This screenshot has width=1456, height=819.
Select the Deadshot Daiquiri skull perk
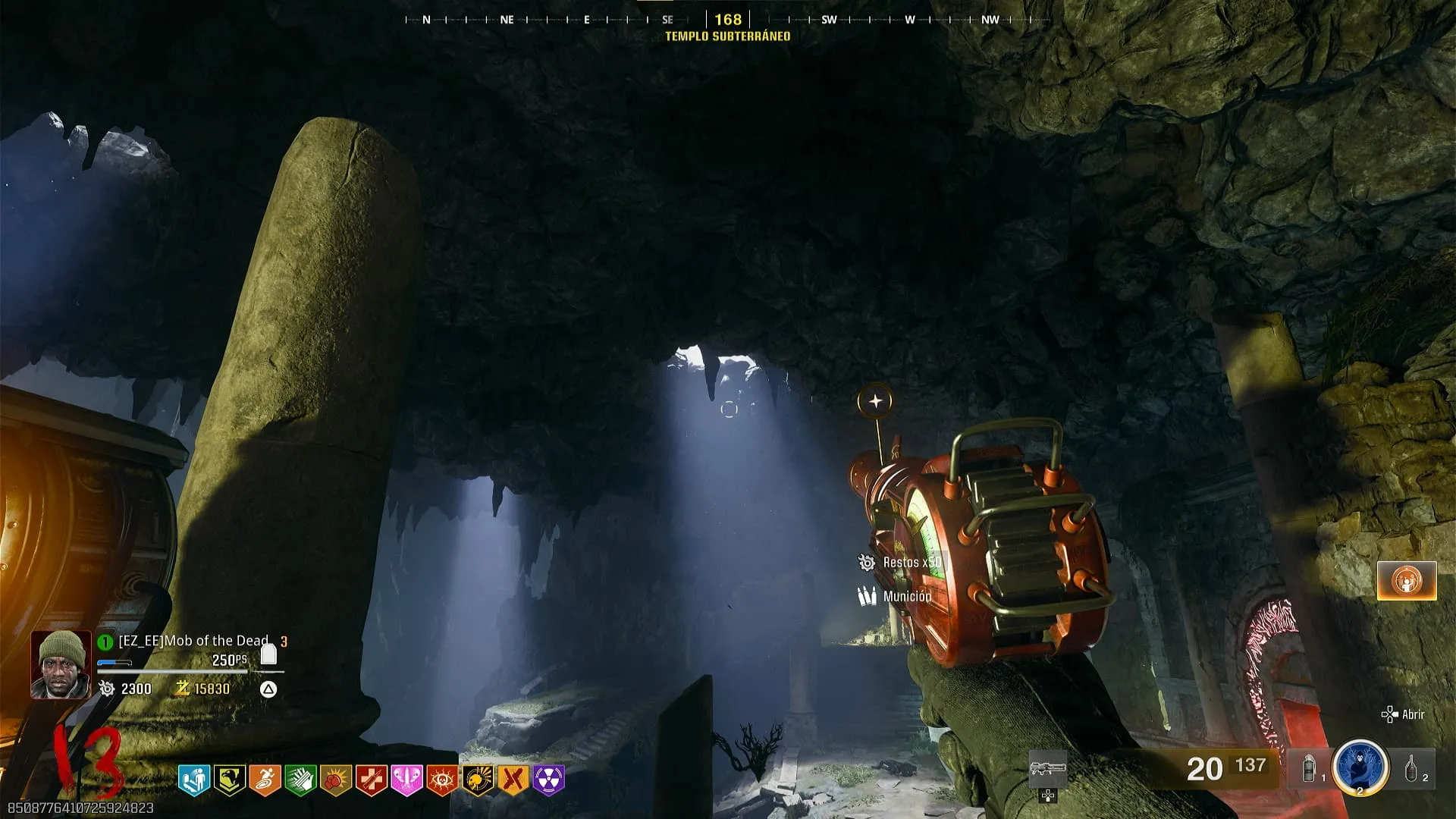point(478,780)
